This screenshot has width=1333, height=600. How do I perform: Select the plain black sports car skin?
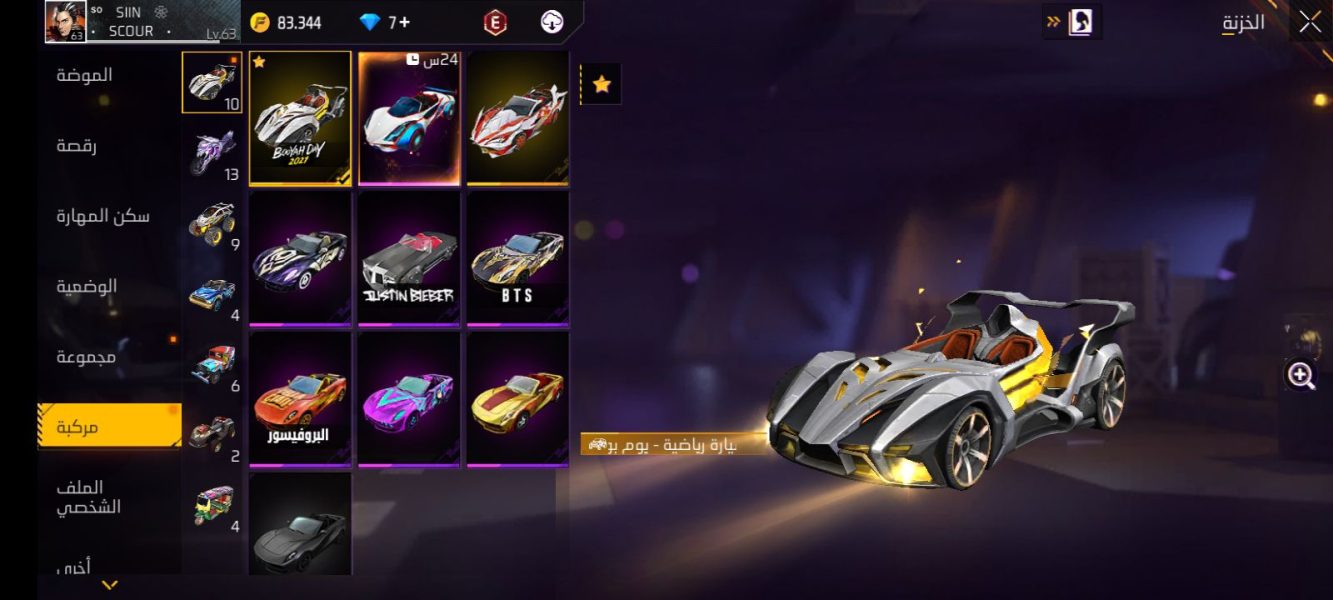coord(300,525)
